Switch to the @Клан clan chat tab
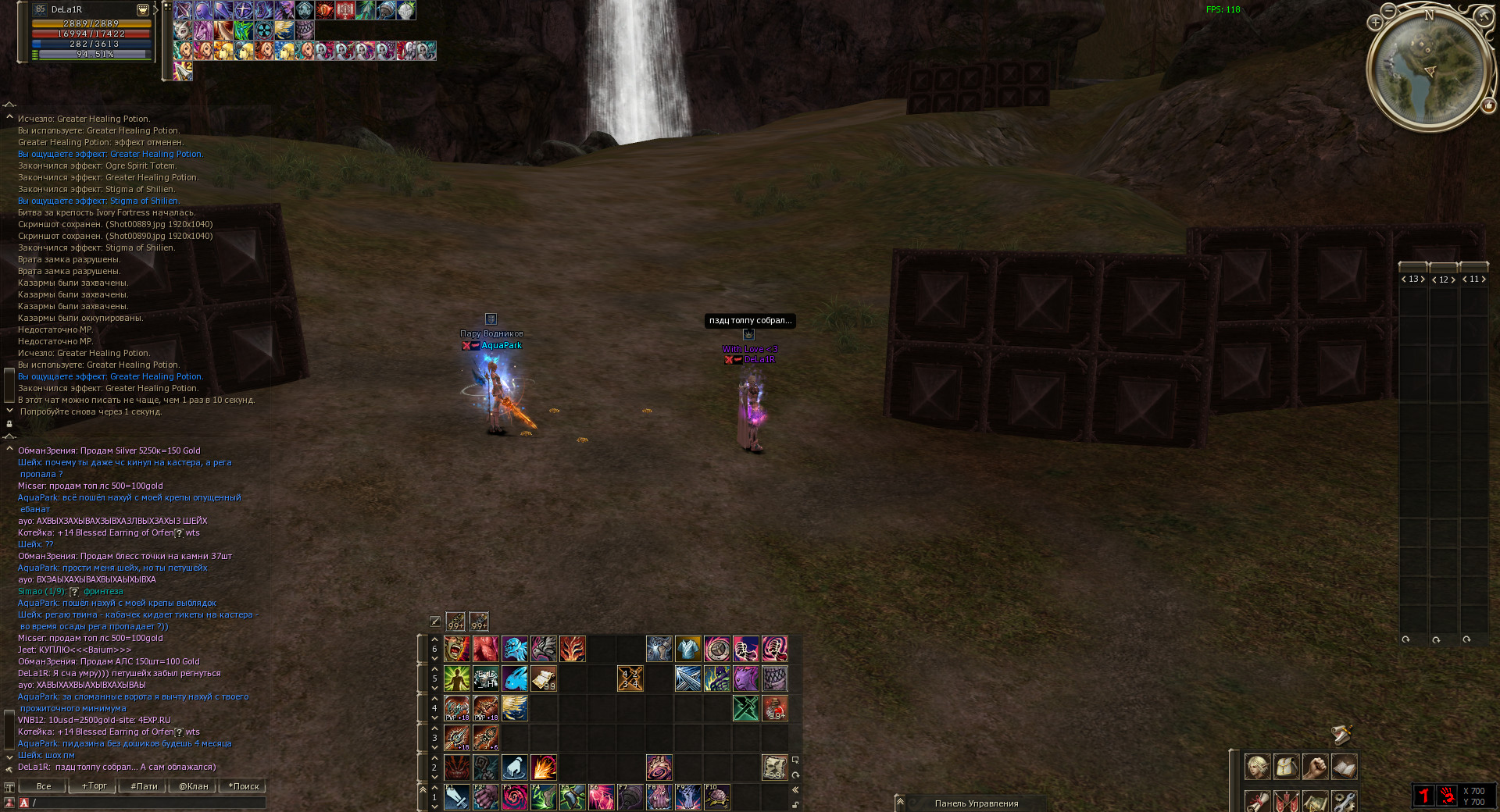The image size is (1500, 812). point(193,786)
